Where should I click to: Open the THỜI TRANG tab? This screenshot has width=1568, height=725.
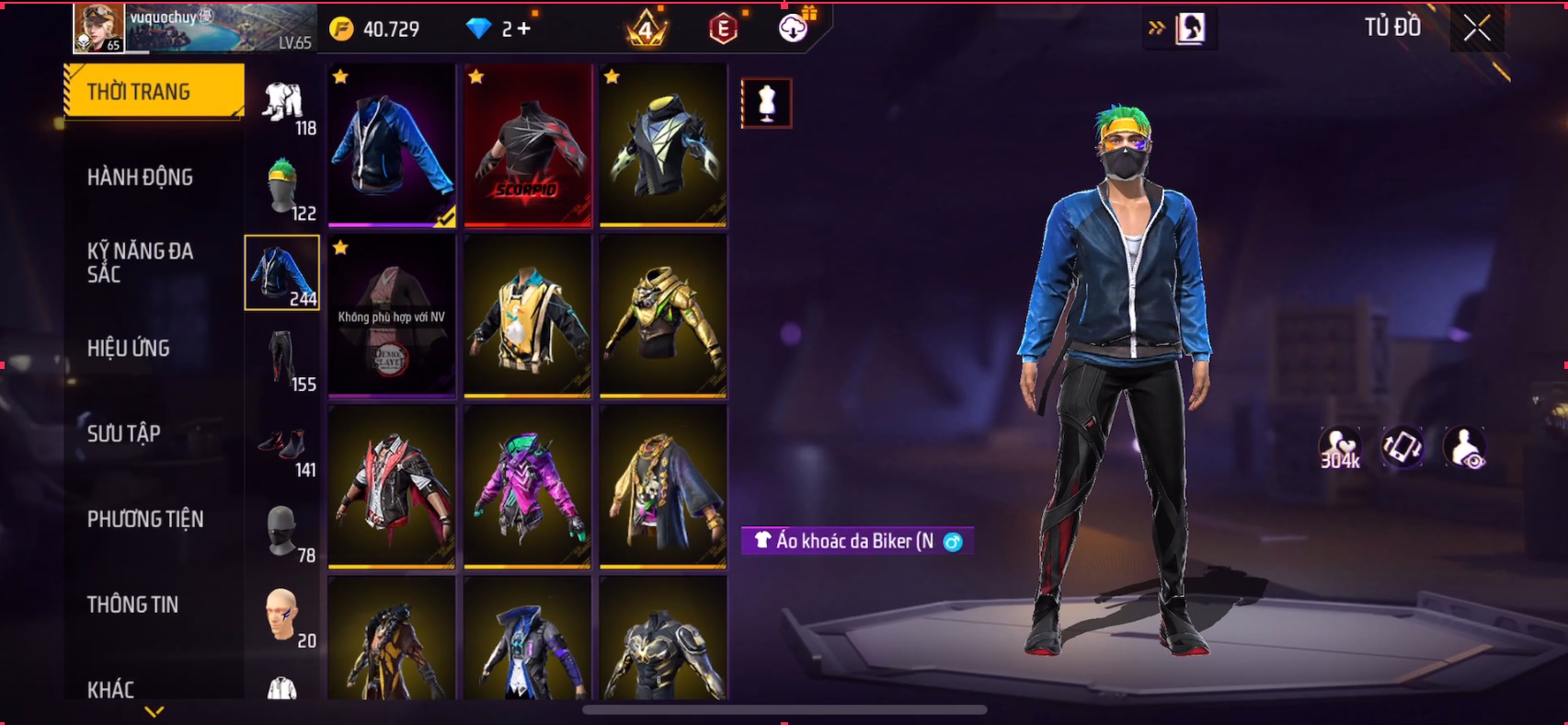tap(154, 91)
